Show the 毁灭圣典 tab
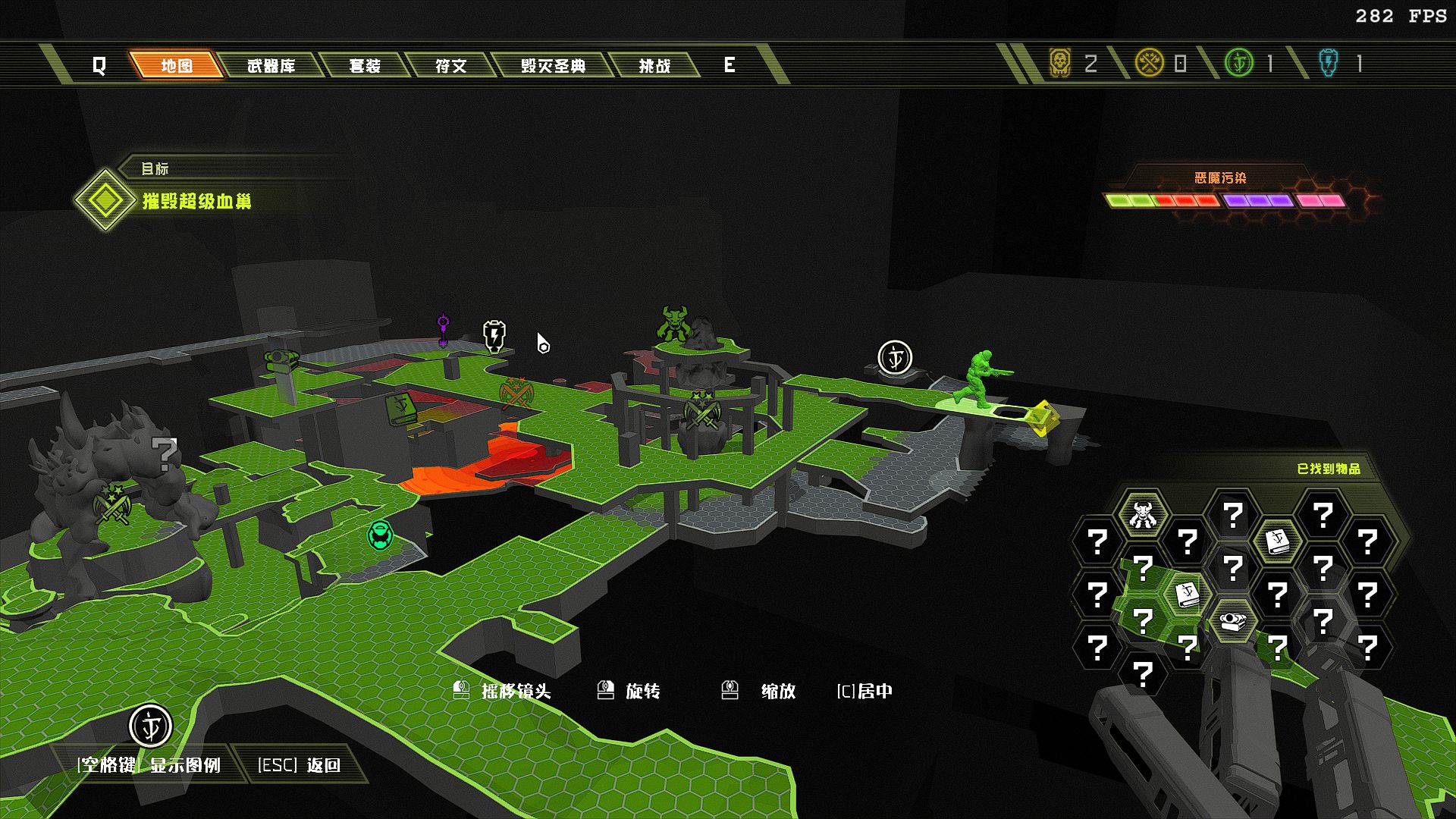This screenshot has width=1456, height=819. pyautogui.click(x=553, y=66)
